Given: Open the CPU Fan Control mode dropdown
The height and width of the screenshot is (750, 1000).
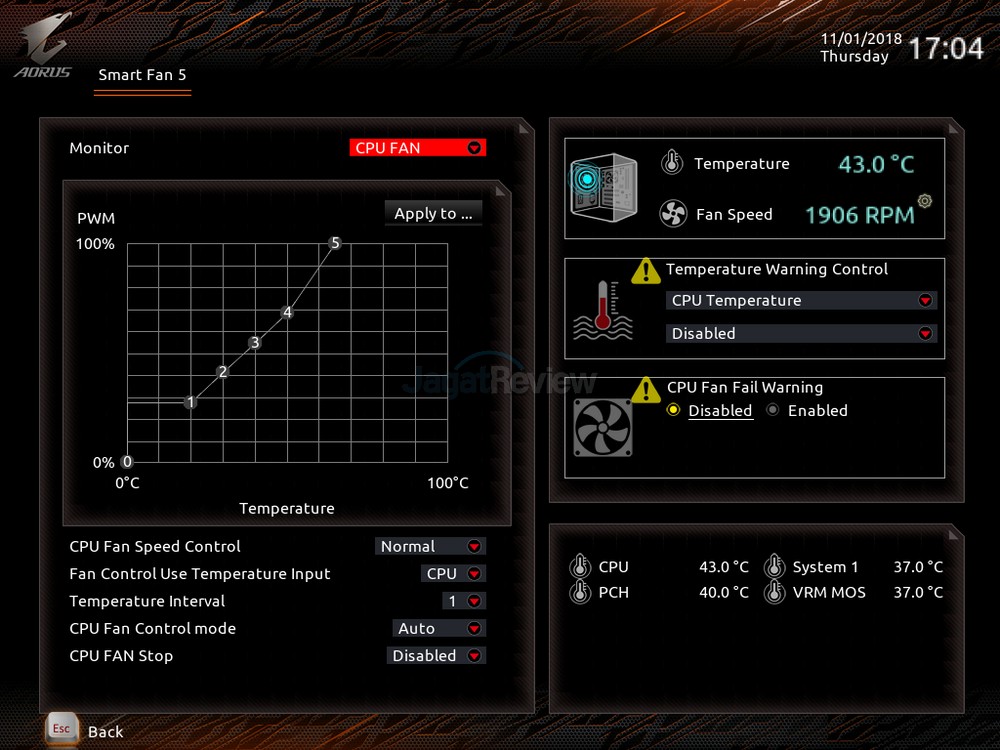Looking at the screenshot, I should click(439, 629).
